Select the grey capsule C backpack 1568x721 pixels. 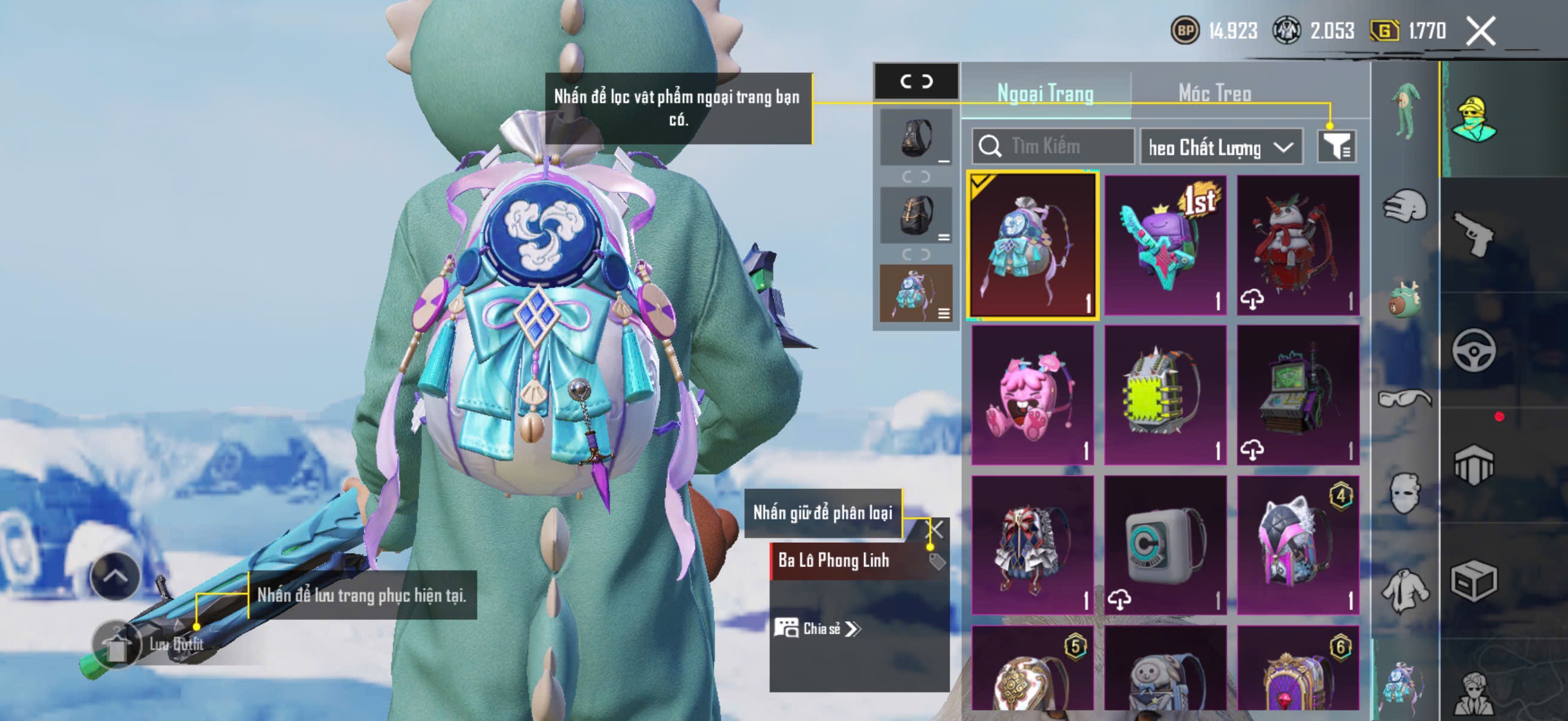pyautogui.click(x=1165, y=545)
